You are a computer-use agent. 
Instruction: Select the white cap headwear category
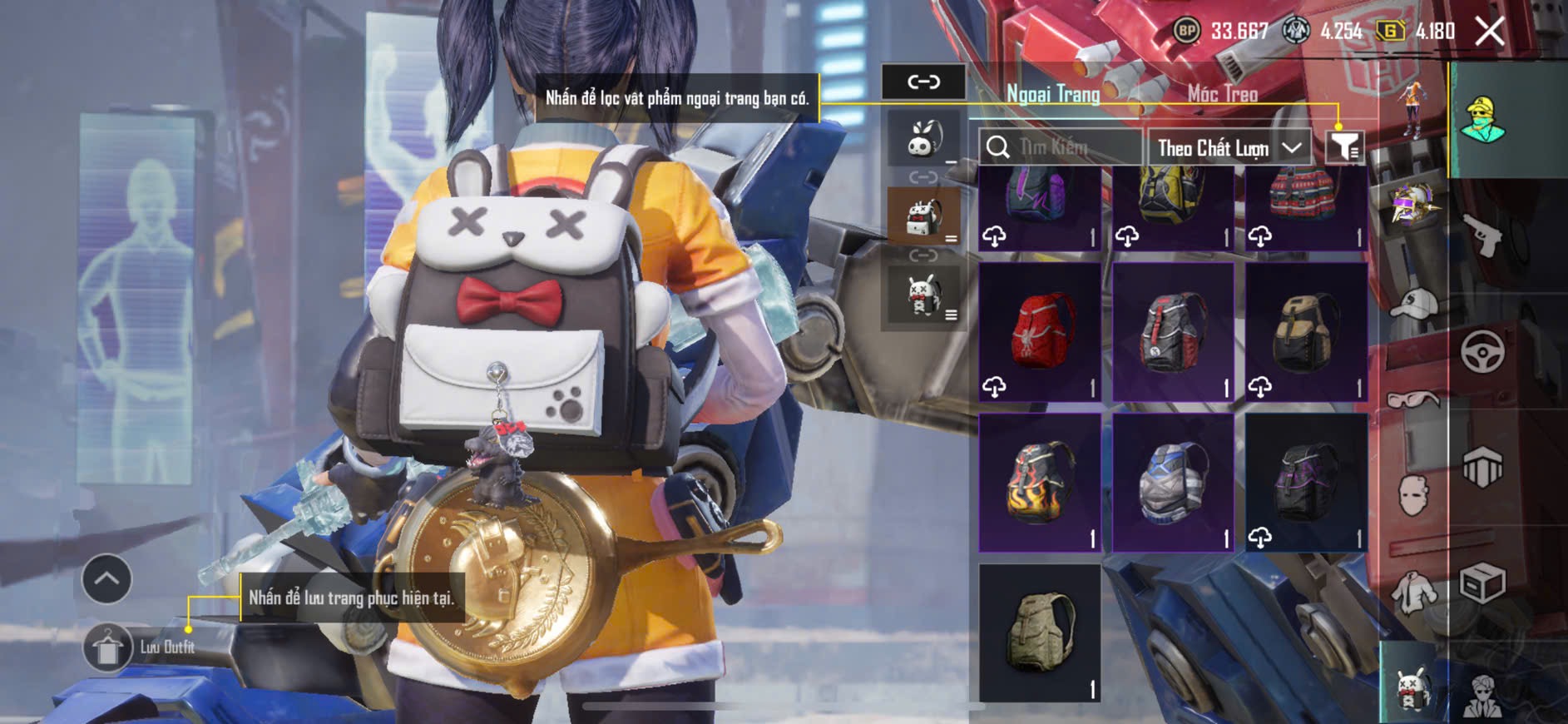coord(1412,304)
